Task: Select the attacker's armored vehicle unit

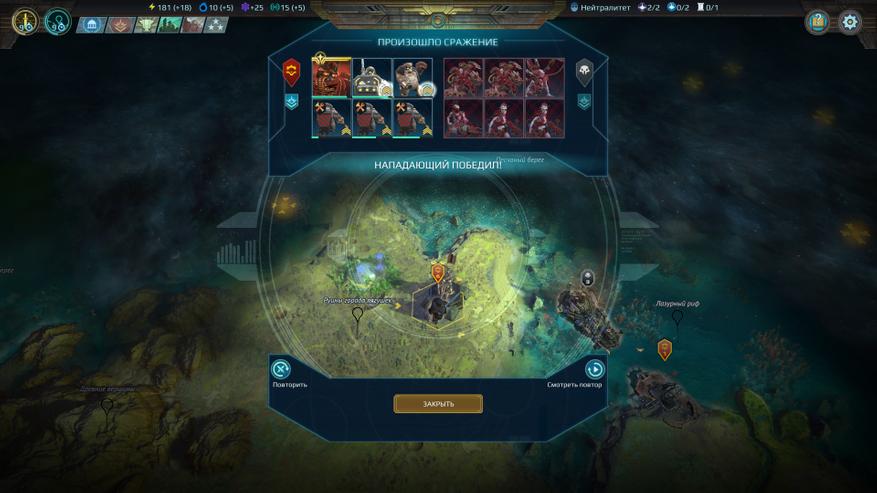Action: (371, 78)
